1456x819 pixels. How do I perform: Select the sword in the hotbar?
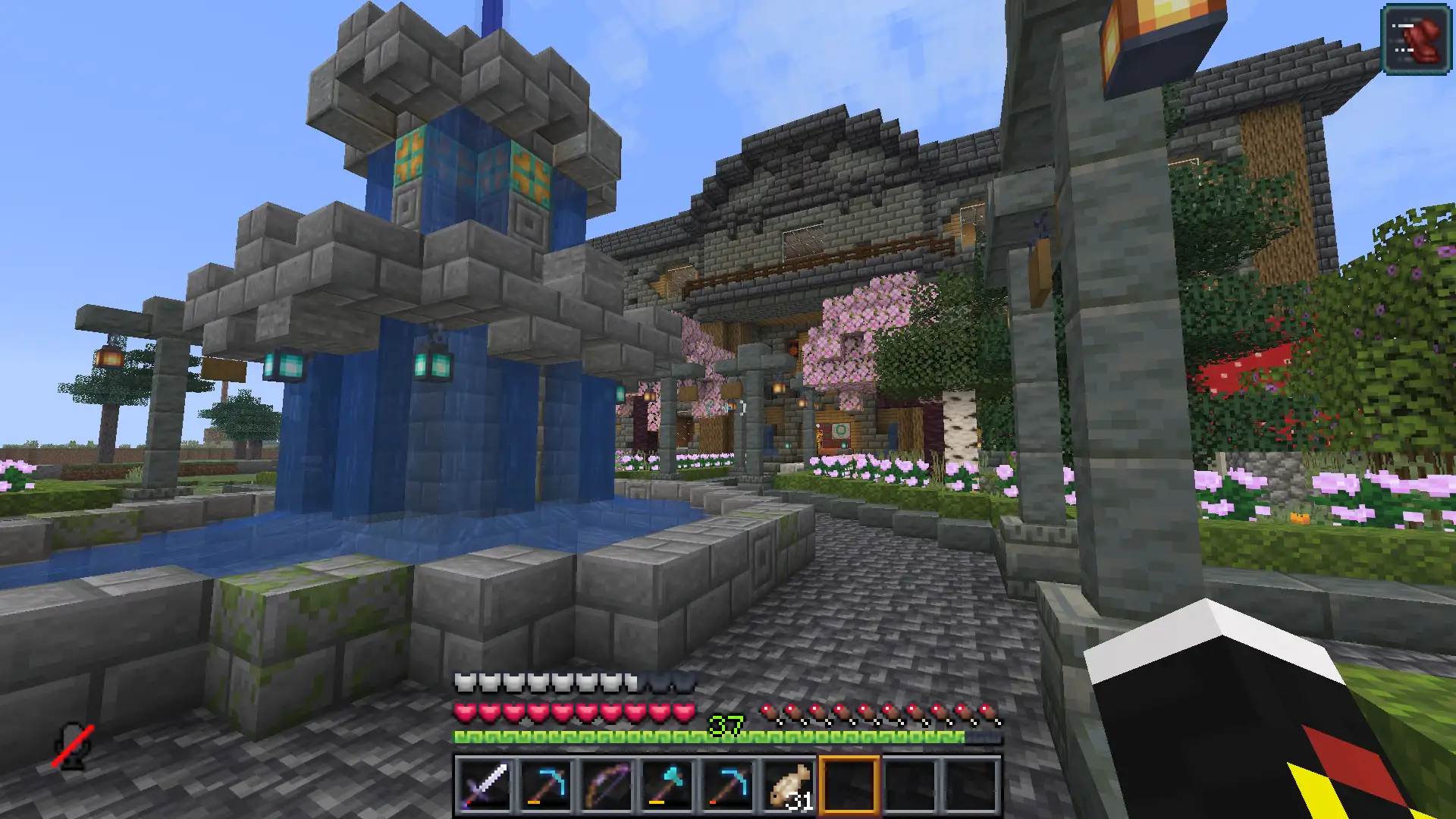tap(485, 786)
